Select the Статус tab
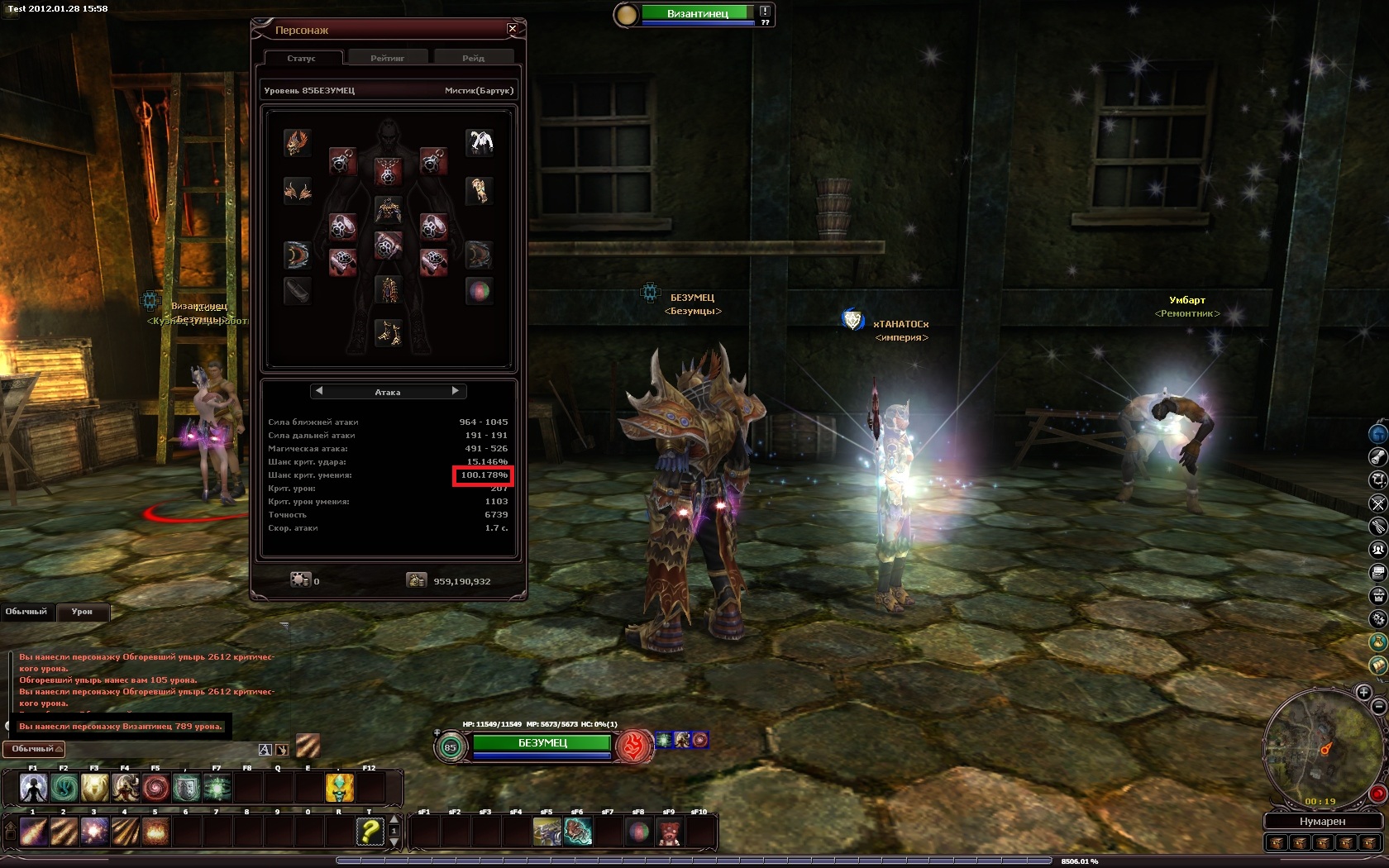Viewport: 1389px width, 868px height. tap(302, 58)
